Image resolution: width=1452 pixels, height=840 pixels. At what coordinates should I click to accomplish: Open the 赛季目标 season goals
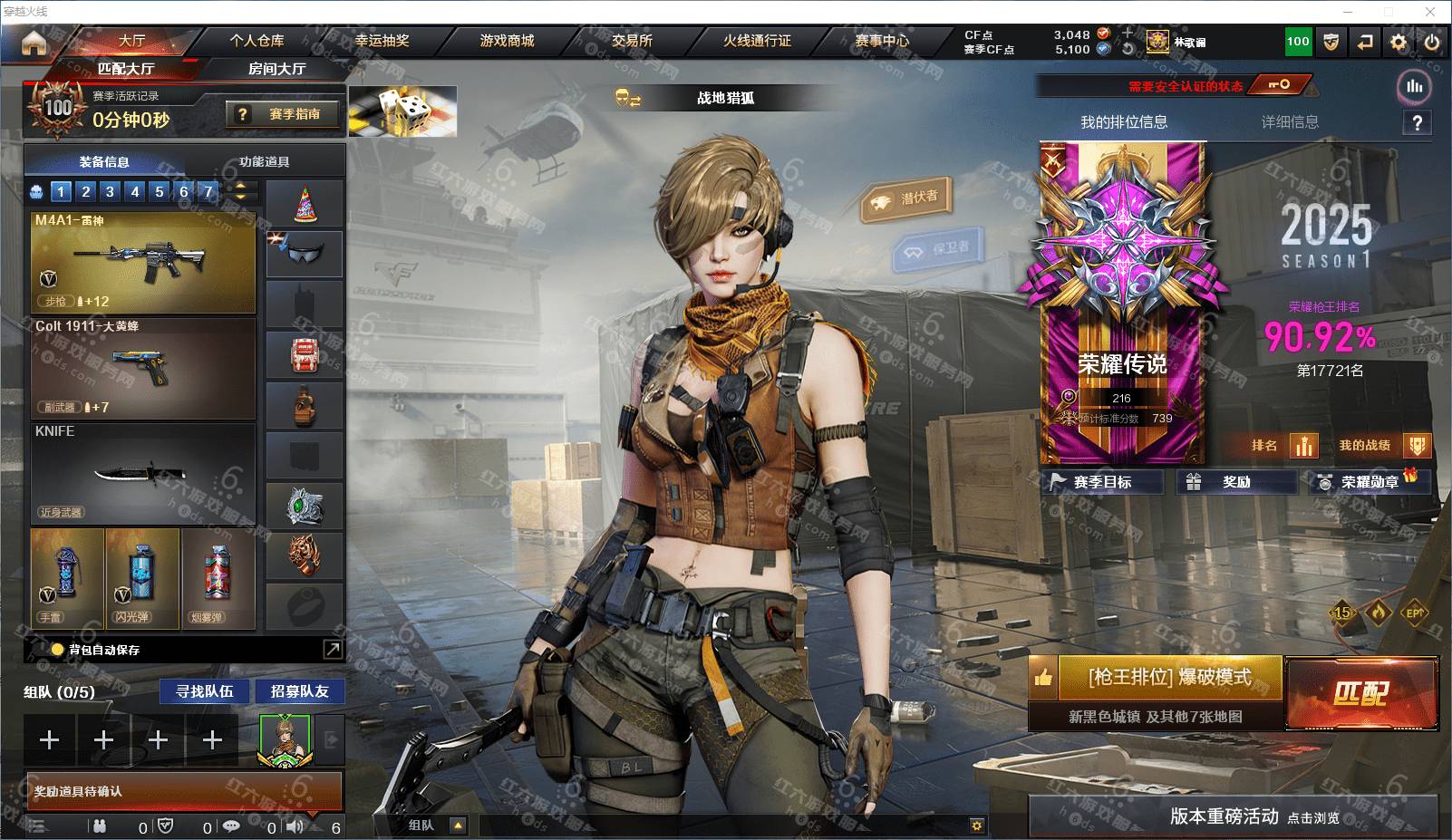coord(1102,482)
